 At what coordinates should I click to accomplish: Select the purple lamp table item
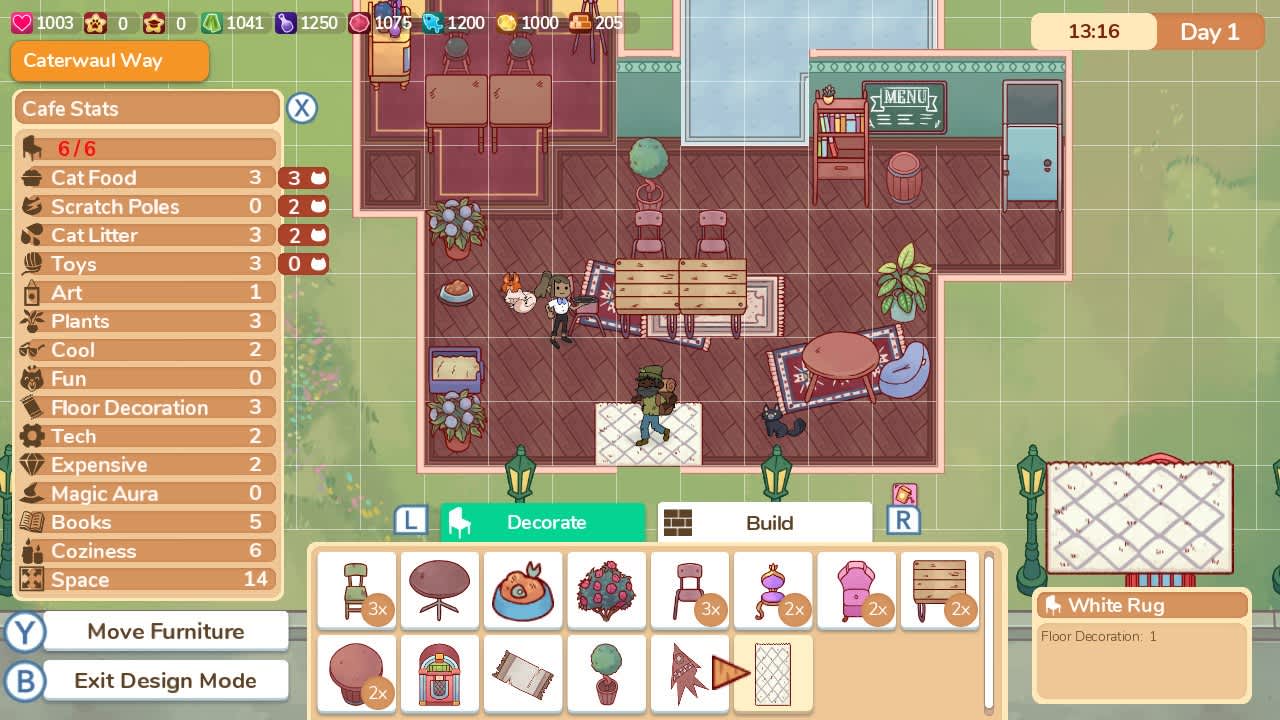click(773, 590)
